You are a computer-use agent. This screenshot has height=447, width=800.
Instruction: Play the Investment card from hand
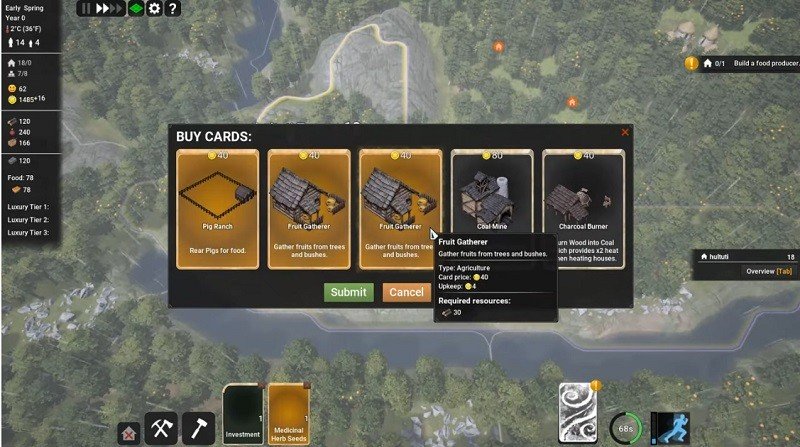[x=242, y=414]
